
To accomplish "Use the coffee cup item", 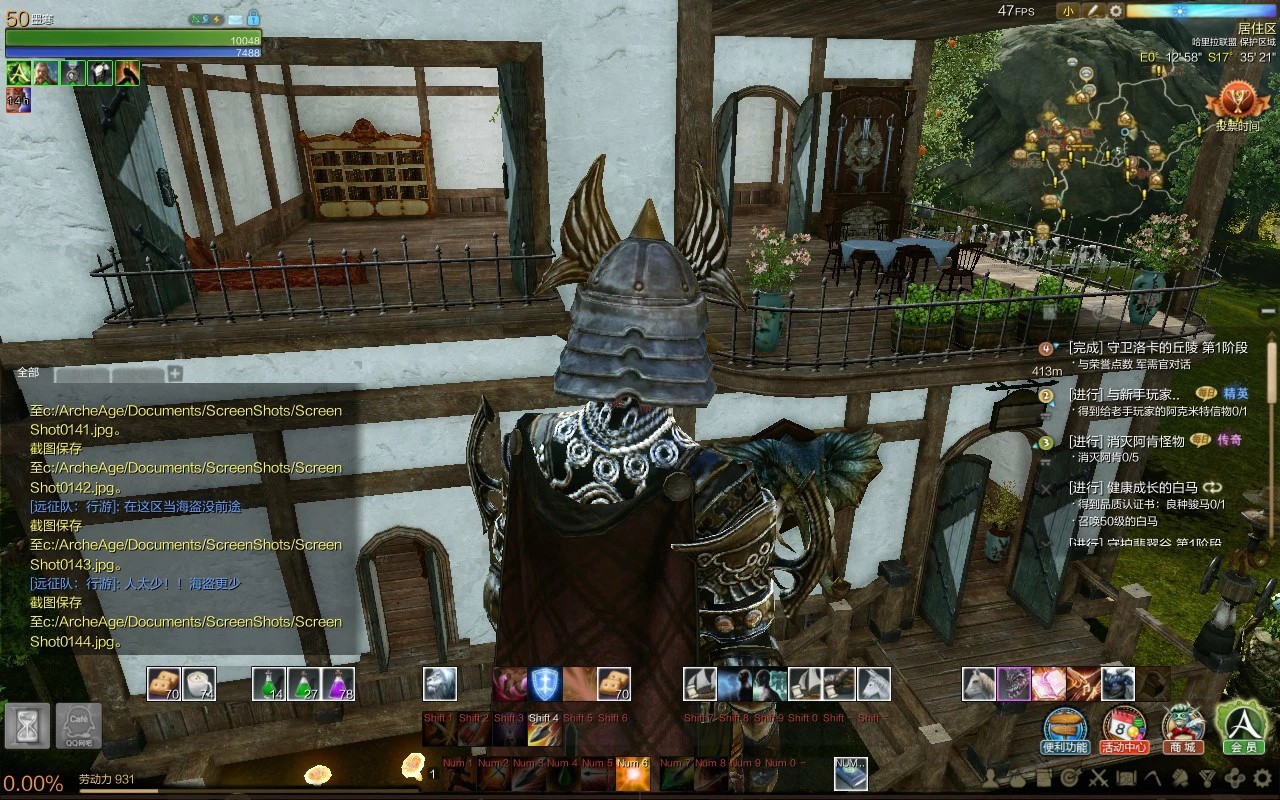I will tap(199, 684).
